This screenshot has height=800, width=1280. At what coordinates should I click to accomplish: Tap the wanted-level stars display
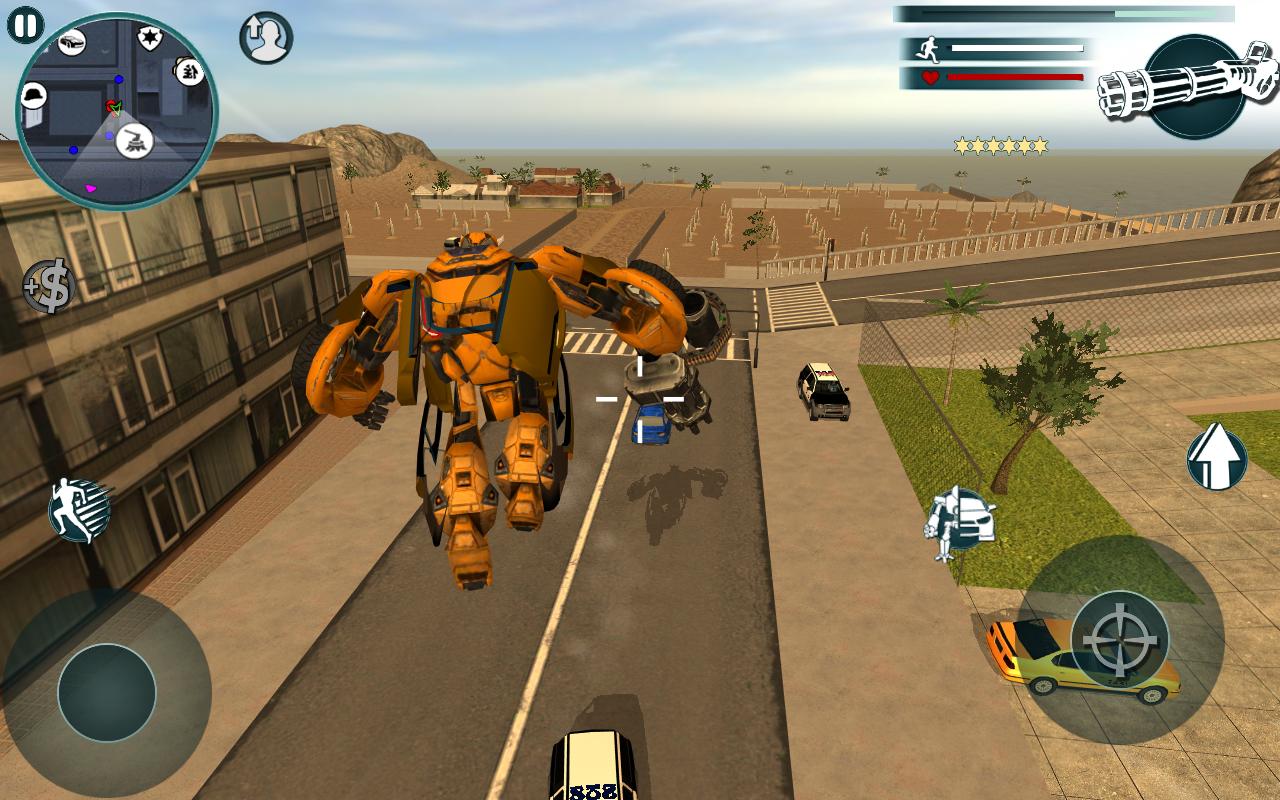1000,145
